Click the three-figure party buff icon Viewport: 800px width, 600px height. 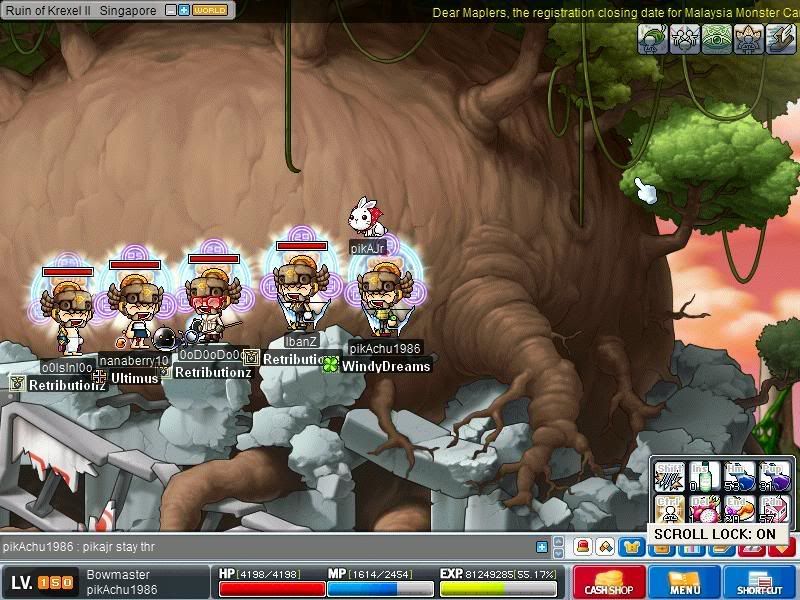click(x=686, y=39)
